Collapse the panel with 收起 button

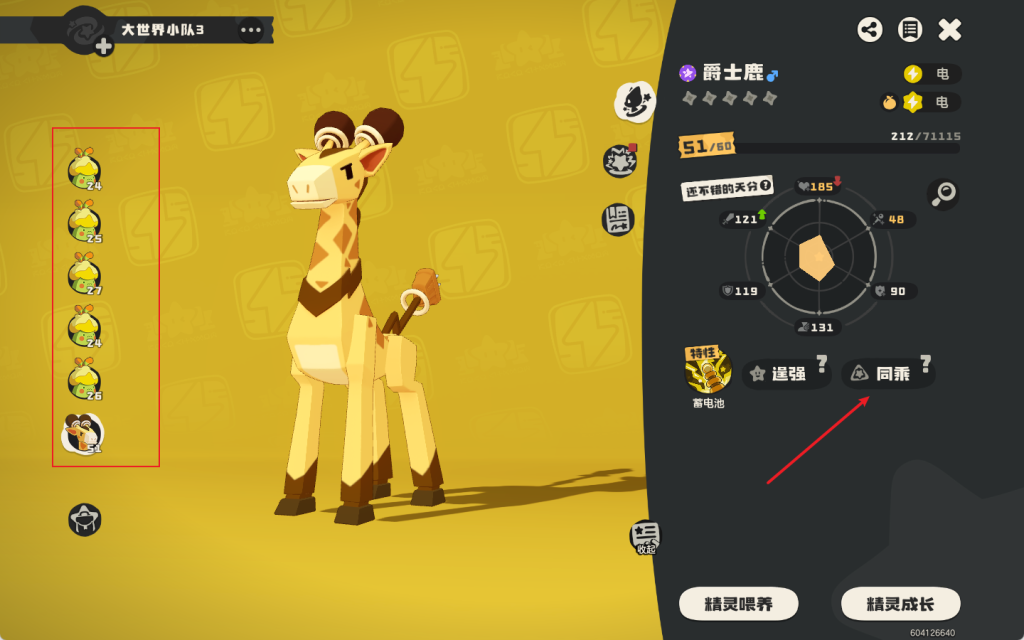[643, 538]
